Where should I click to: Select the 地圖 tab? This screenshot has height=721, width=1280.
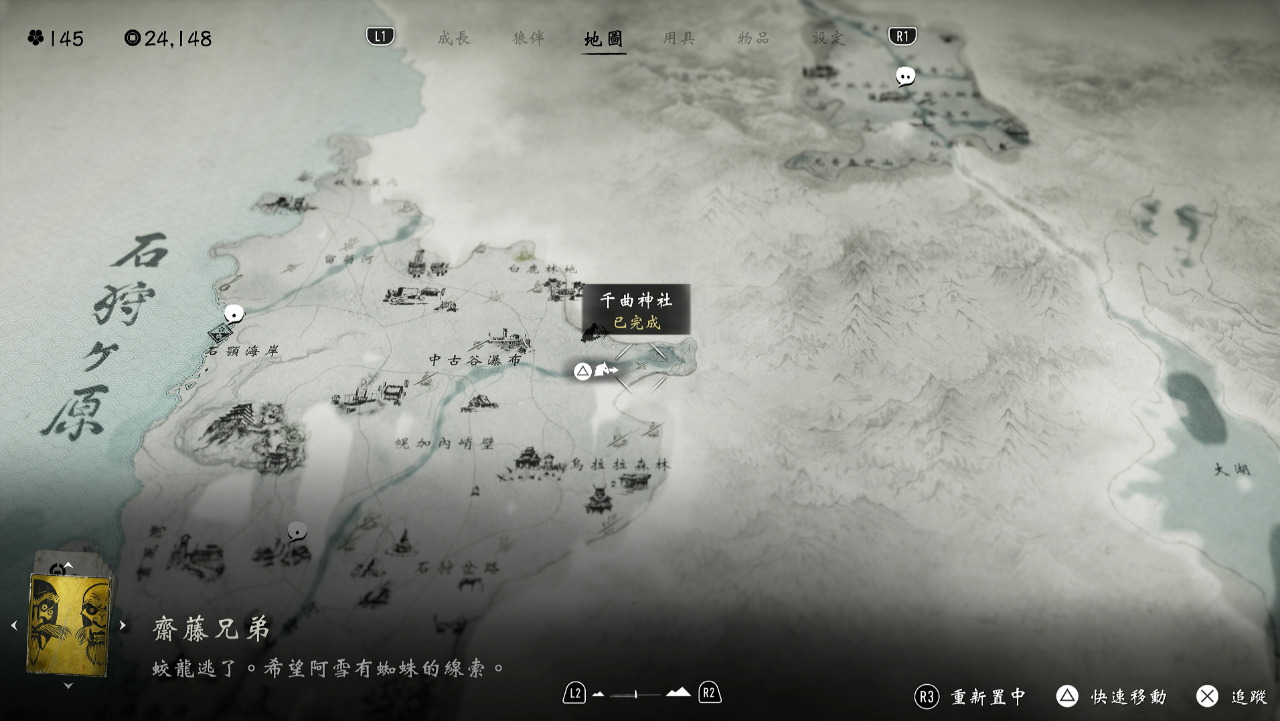pos(604,39)
